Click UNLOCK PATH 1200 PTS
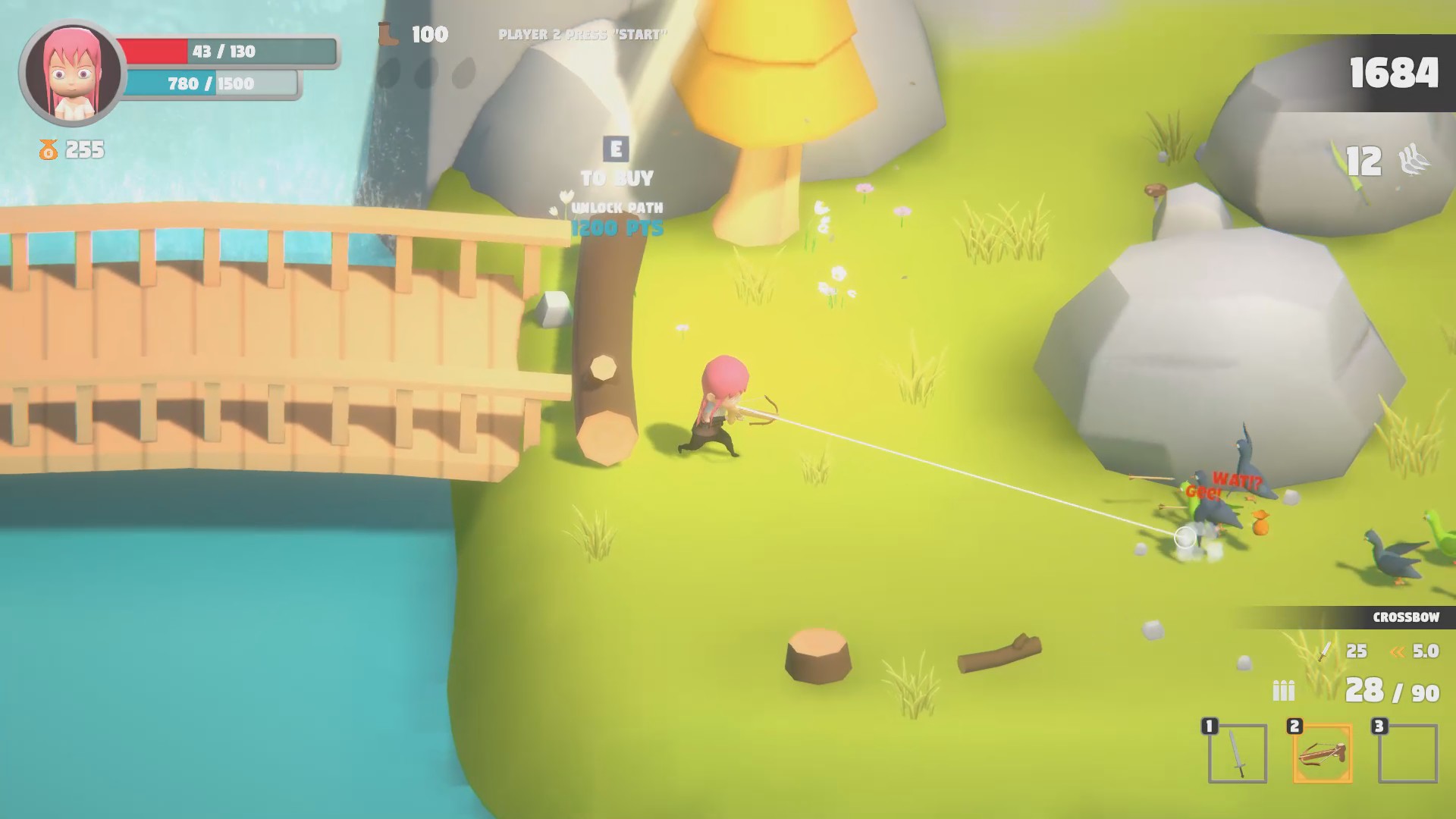This screenshot has width=1456, height=819. [x=617, y=218]
